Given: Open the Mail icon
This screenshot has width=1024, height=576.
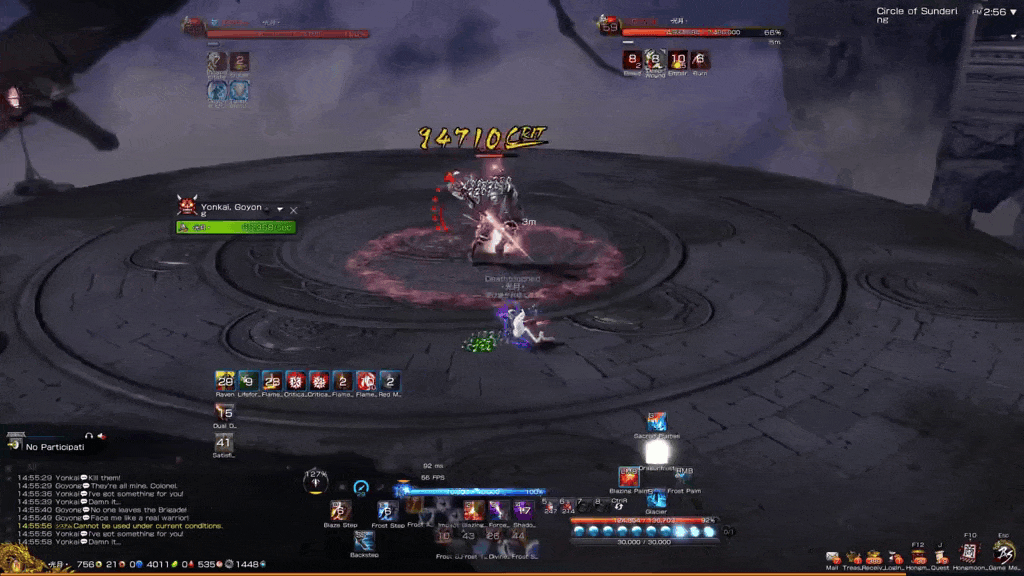Looking at the screenshot, I should pyautogui.click(x=832, y=558).
